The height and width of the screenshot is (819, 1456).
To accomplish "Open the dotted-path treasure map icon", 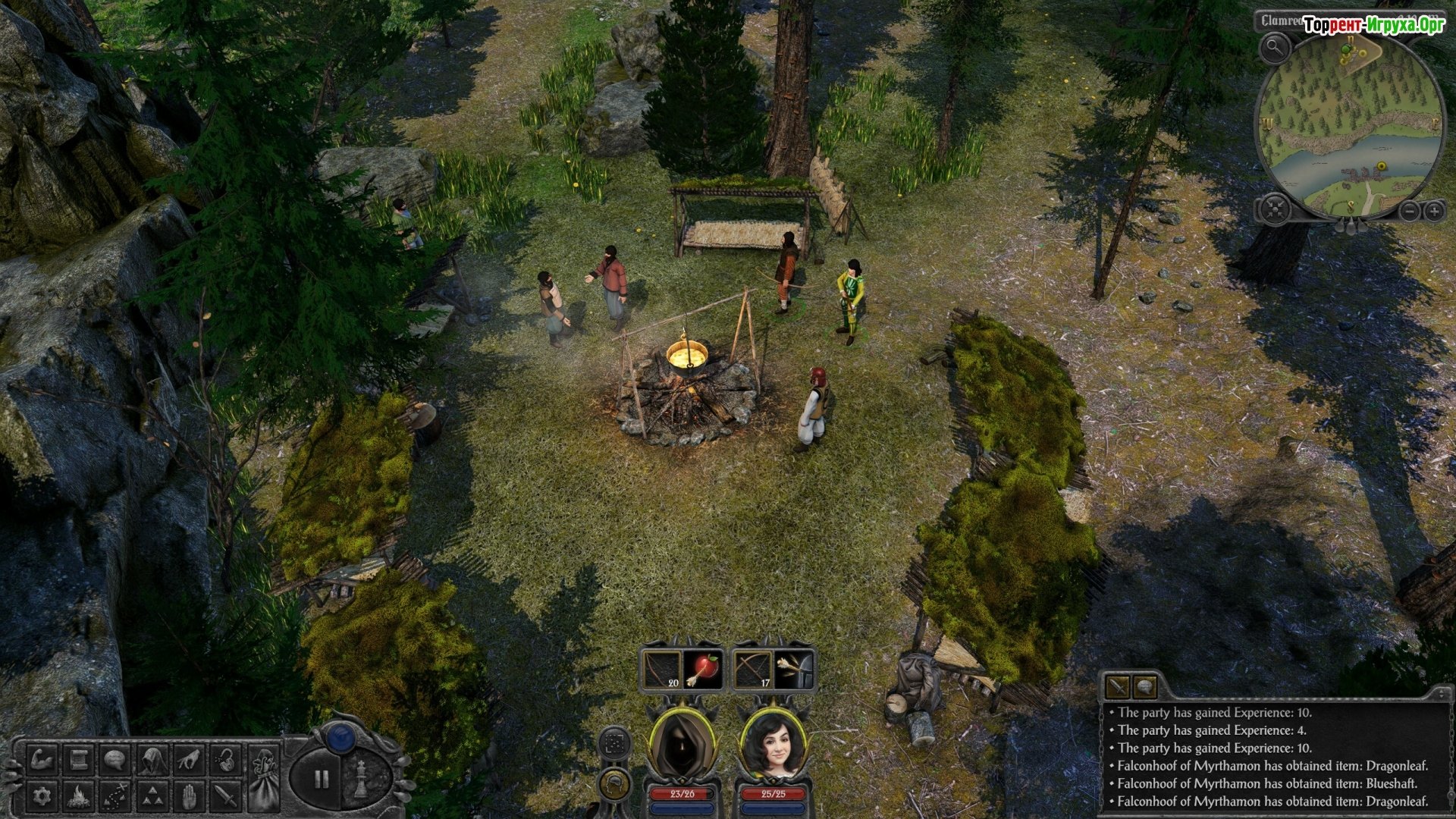I will [x=115, y=795].
